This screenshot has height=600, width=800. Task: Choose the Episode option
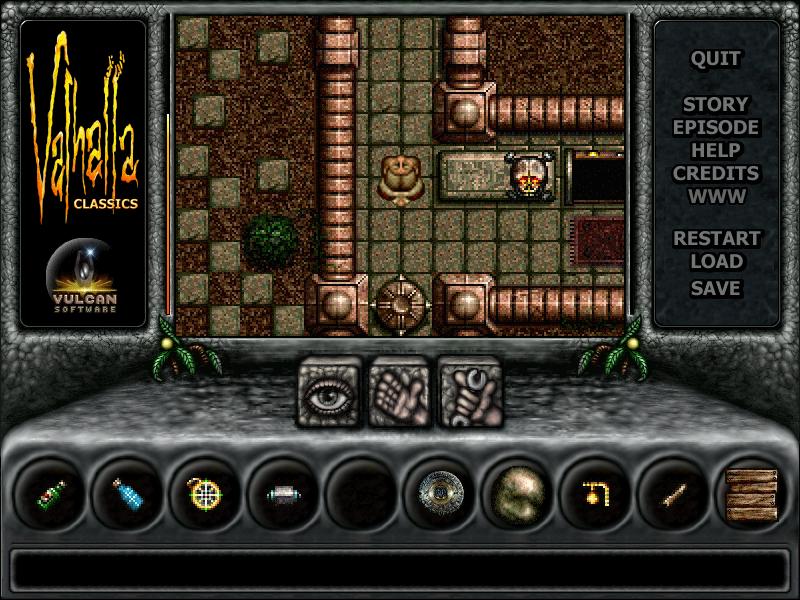(x=716, y=127)
